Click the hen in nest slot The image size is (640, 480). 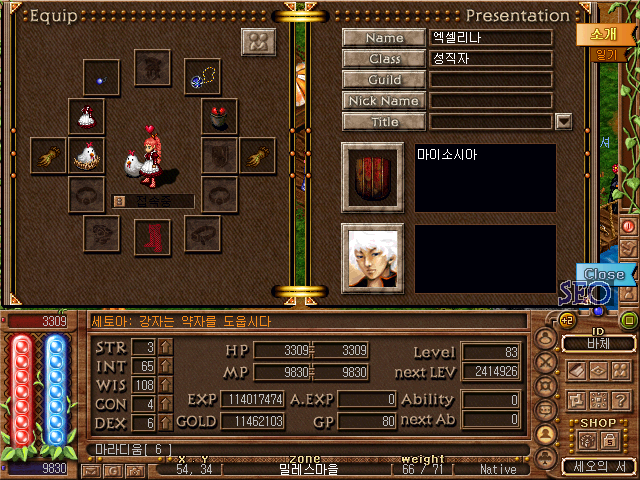pos(86,155)
